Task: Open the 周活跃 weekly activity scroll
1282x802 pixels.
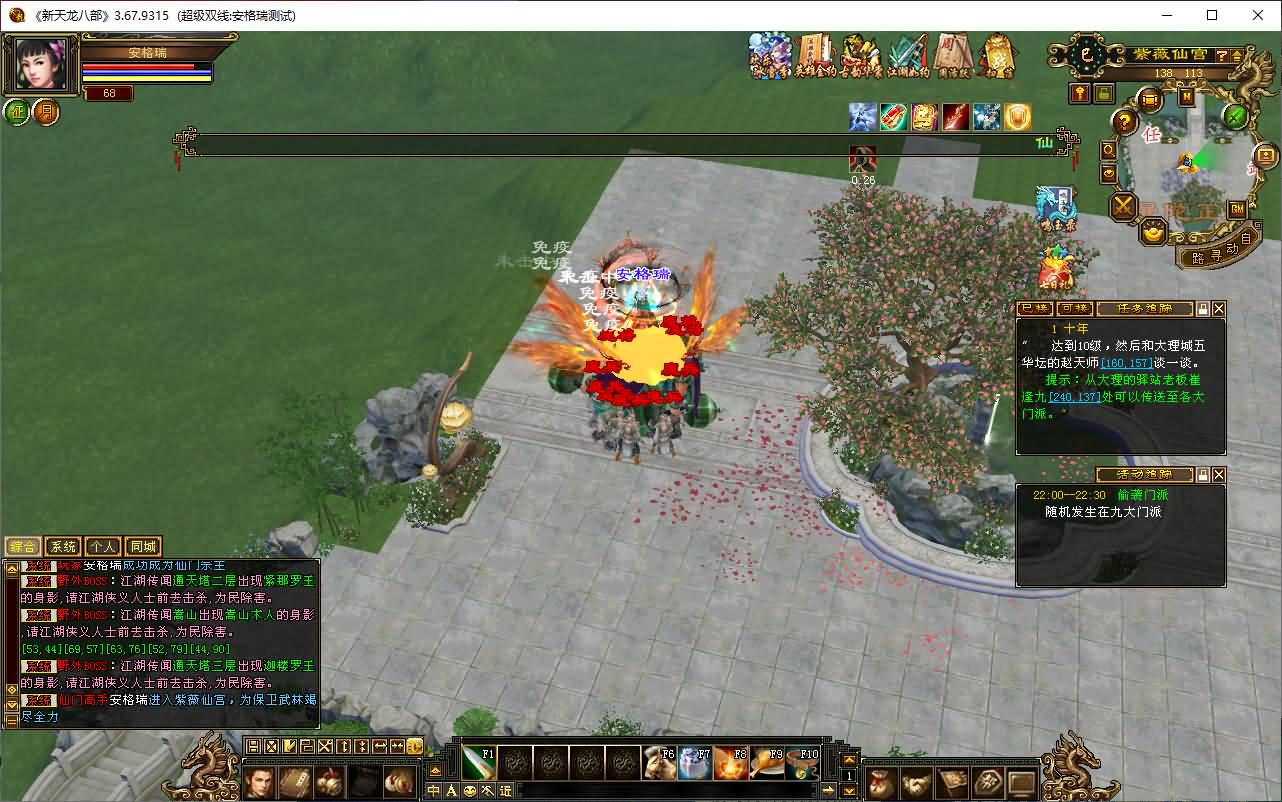Action: click(x=953, y=57)
